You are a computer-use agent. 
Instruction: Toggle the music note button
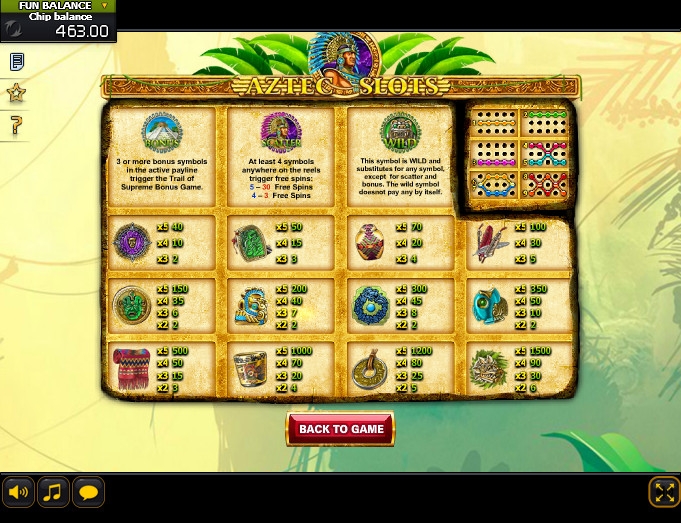coord(53,492)
